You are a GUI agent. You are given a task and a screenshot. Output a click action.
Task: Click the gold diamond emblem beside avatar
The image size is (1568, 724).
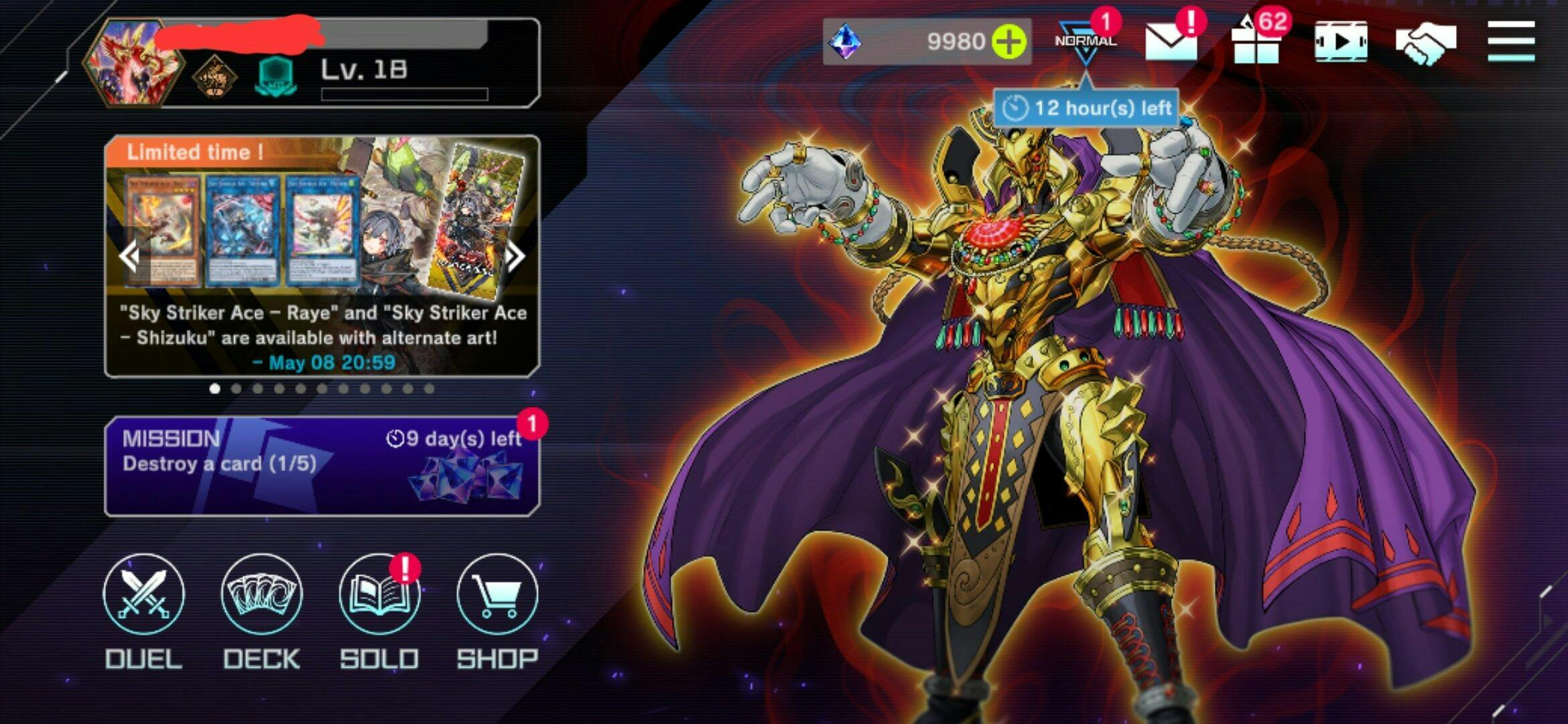pyautogui.click(x=214, y=76)
